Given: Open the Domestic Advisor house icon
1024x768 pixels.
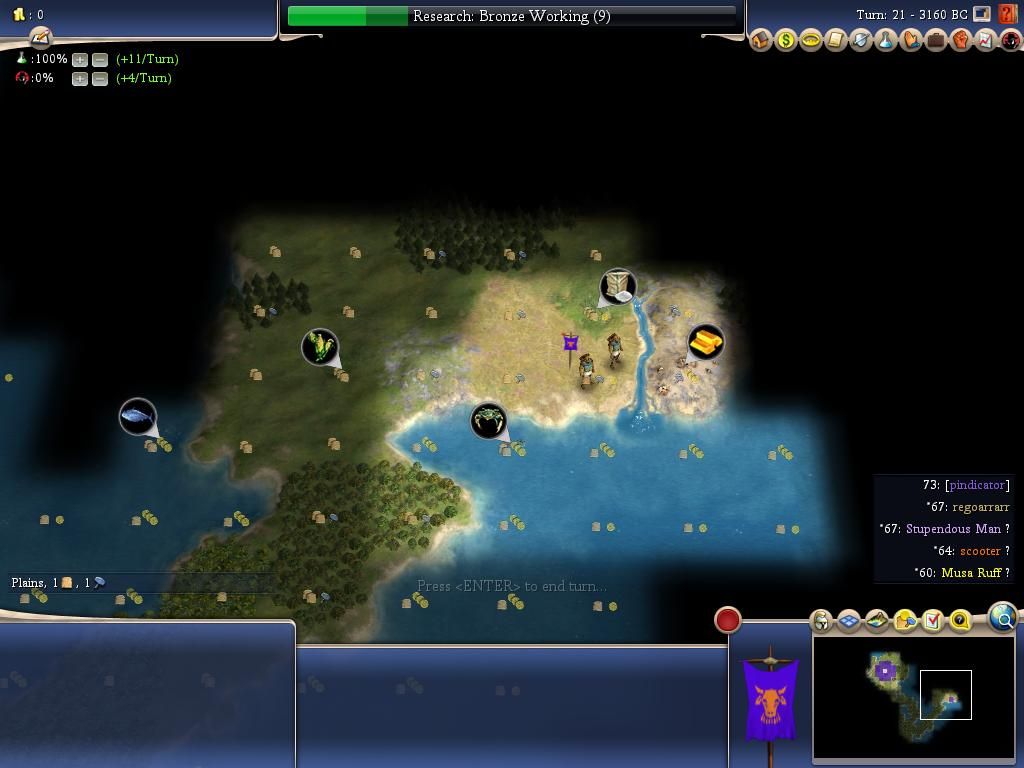Looking at the screenshot, I should click(x=761, y=41).
